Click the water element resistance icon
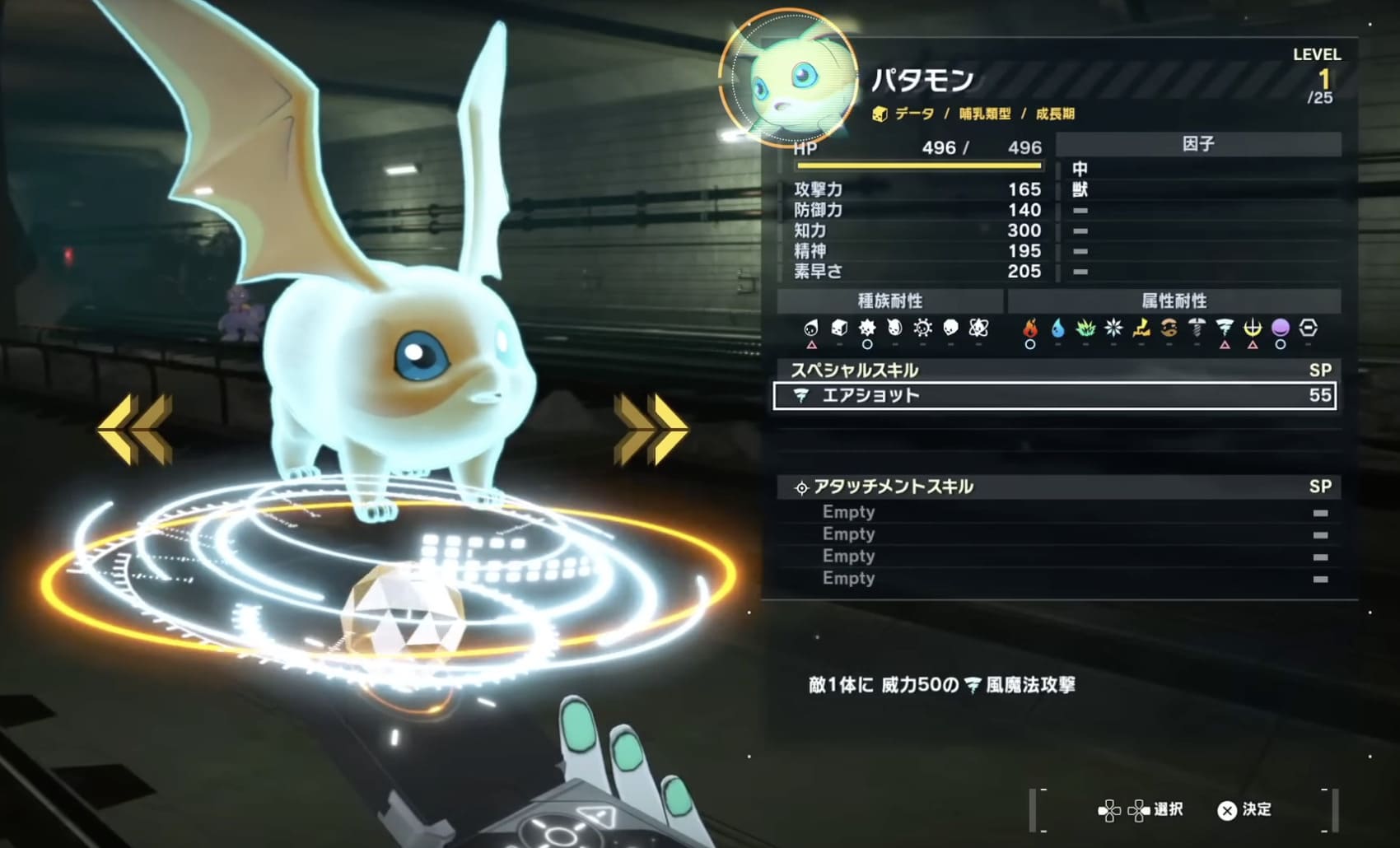 click(1059, 328)
